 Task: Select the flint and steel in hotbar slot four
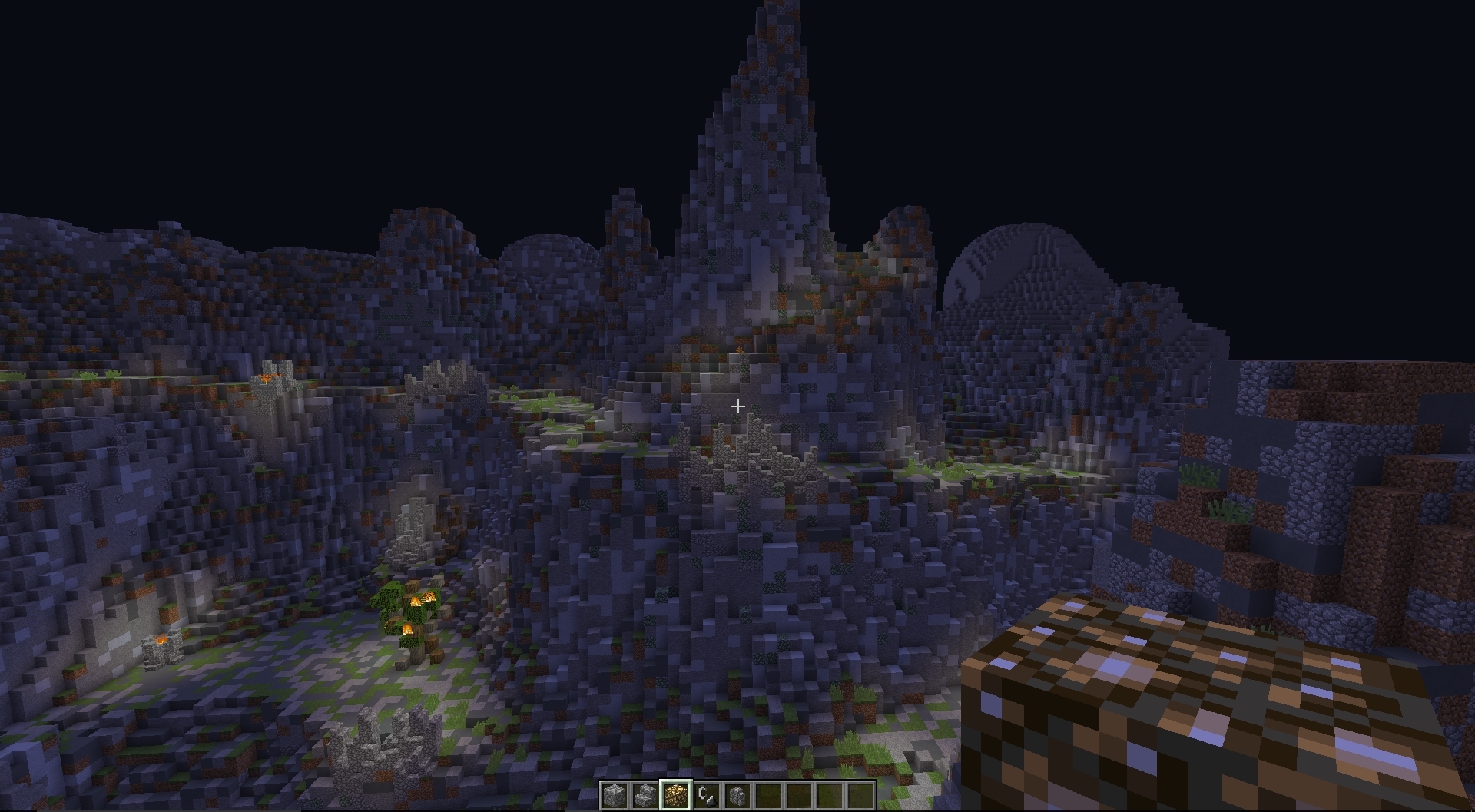coord(708,795)
